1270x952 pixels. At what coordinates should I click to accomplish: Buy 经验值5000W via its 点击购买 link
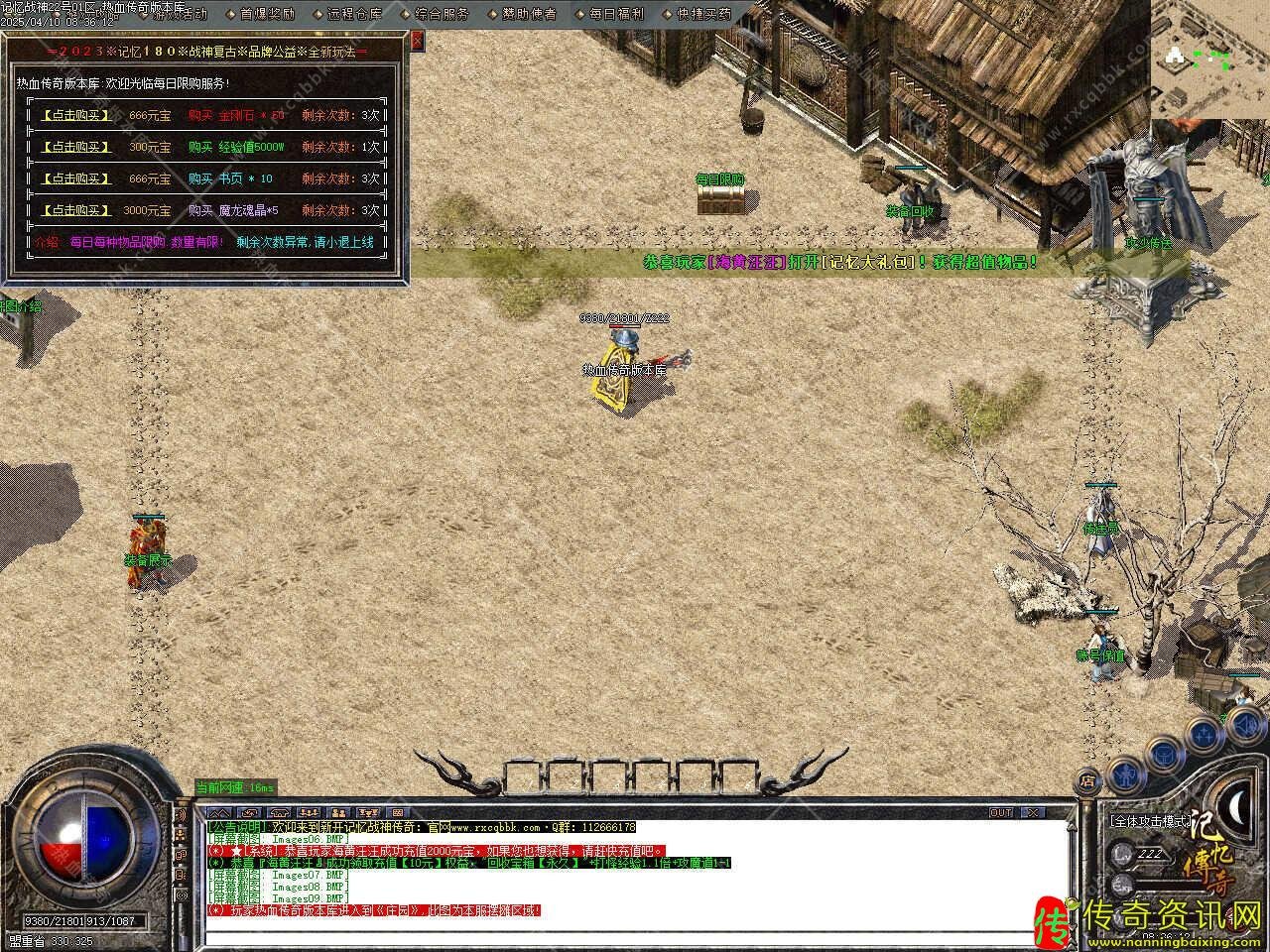coord(76,147)
